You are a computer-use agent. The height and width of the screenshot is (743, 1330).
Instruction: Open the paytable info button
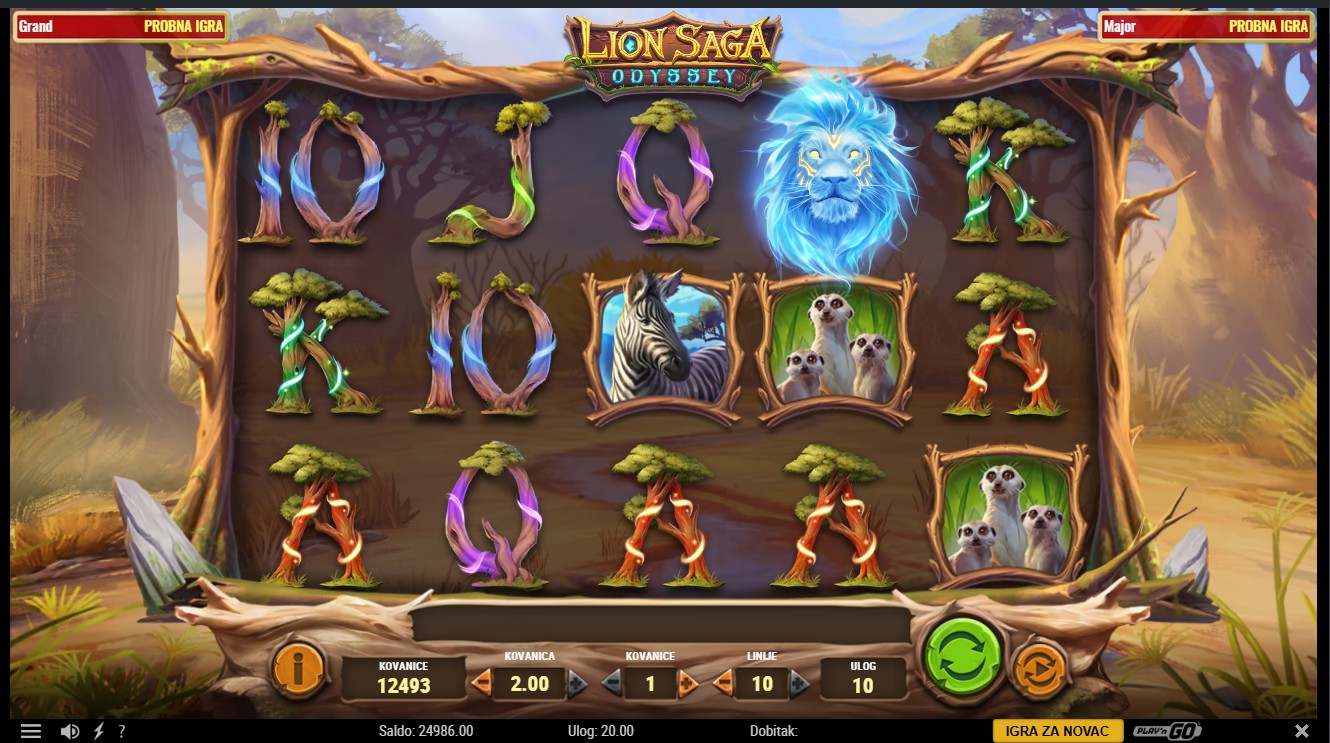tap(298, 669)
